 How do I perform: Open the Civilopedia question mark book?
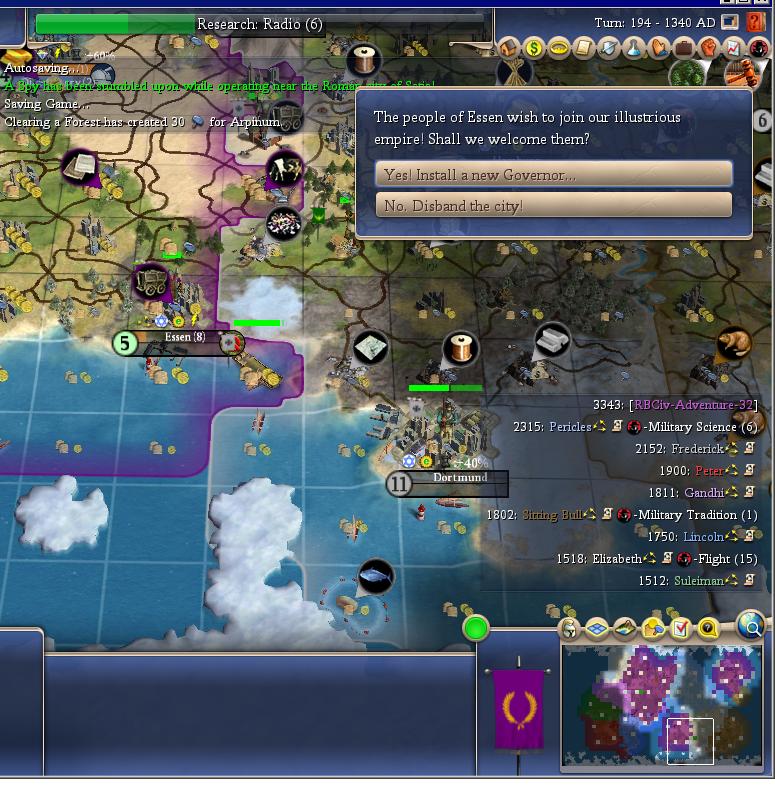click(x=757, y=22)
